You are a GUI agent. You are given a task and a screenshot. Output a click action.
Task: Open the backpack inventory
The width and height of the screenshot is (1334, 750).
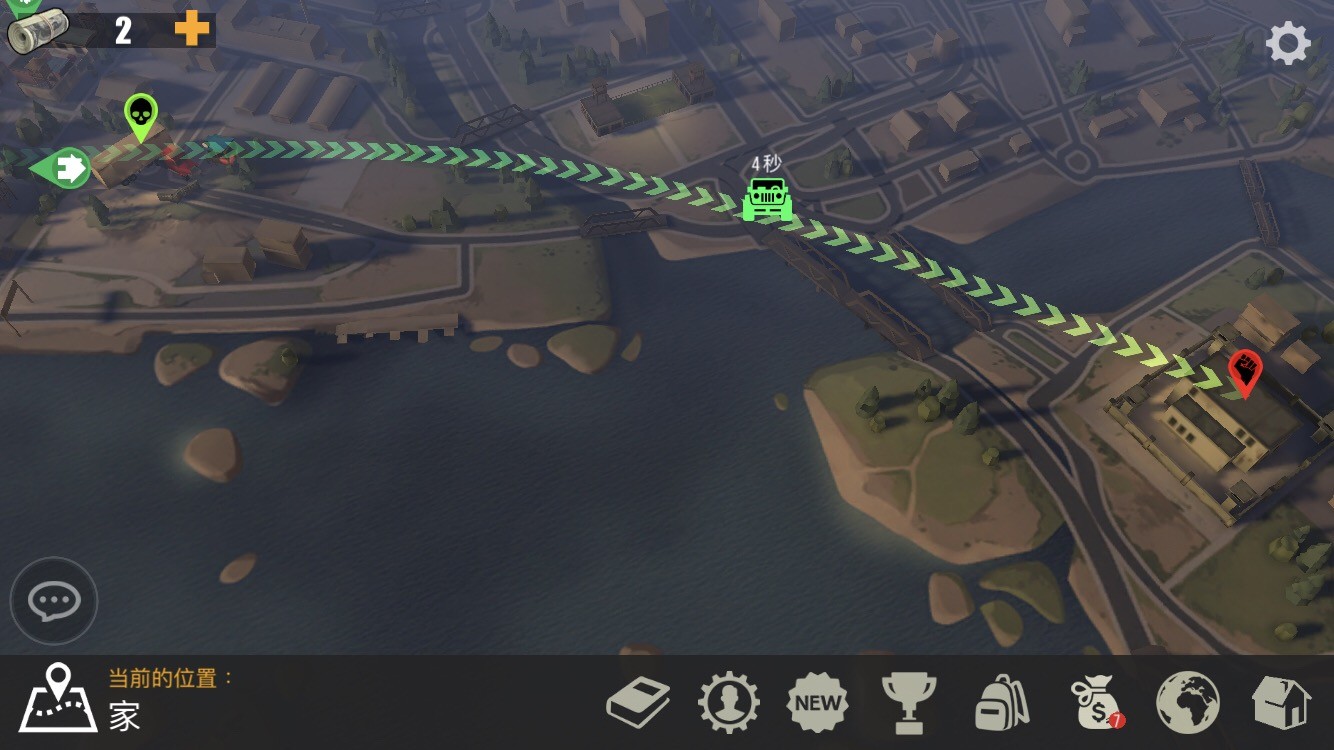tap(1002, 702)
